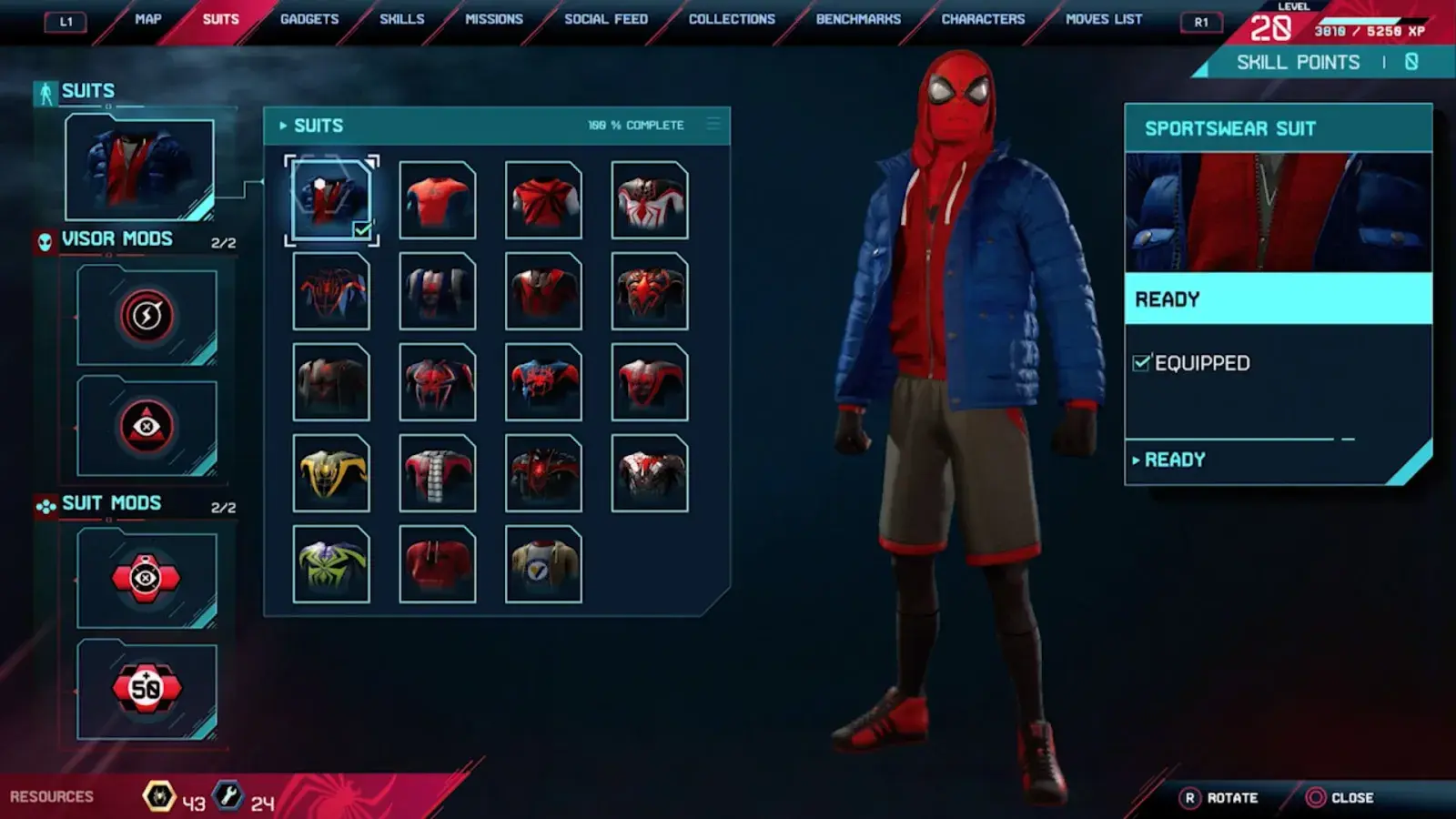Show the Social Feed tab
Image resolution: width=1456 pixels, height=819 pixels.
click(606, 19)
